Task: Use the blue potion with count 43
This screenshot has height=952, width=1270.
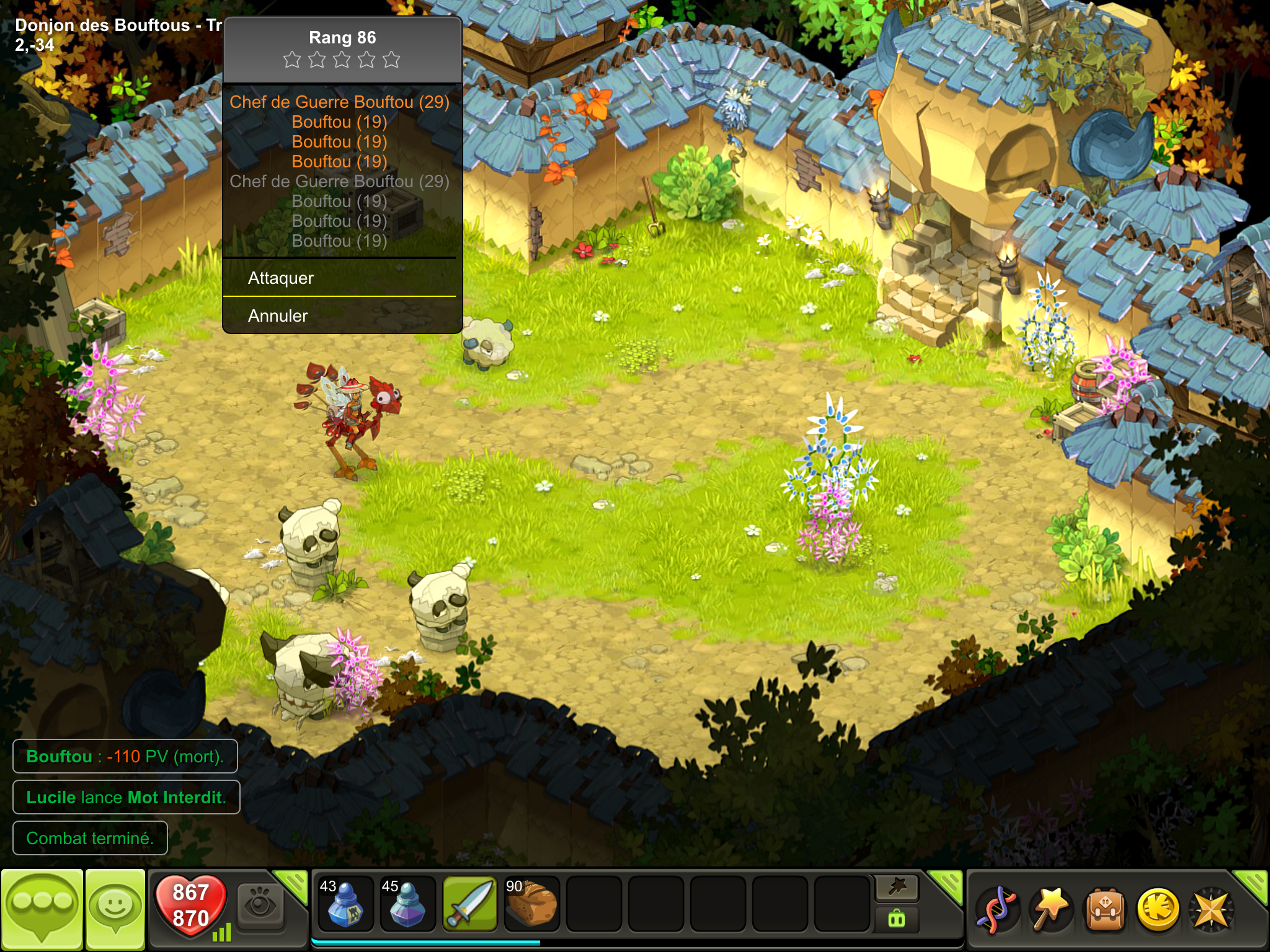Action: pos(345,904)
